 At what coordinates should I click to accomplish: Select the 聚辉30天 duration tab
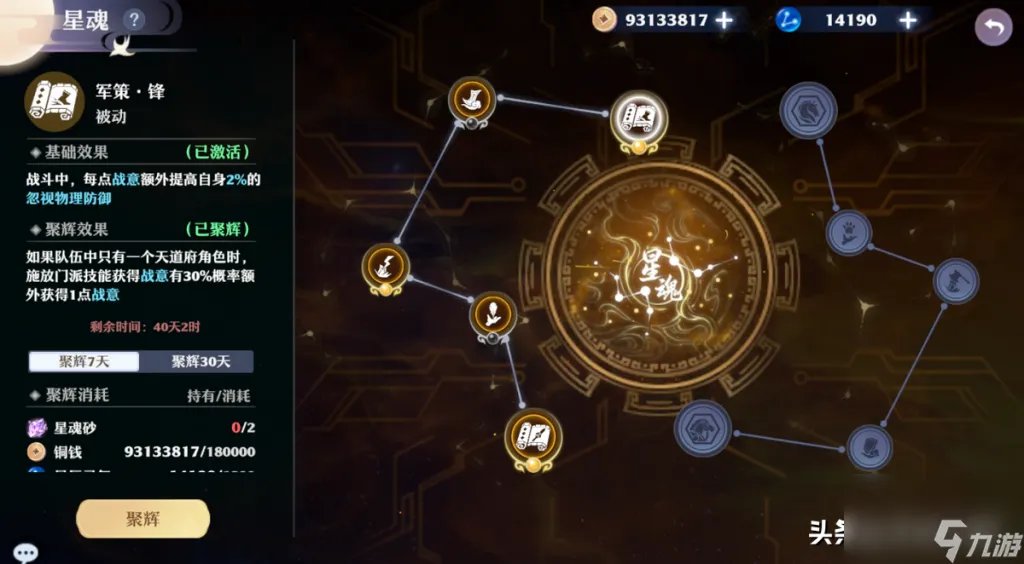[x=197, y=361]
